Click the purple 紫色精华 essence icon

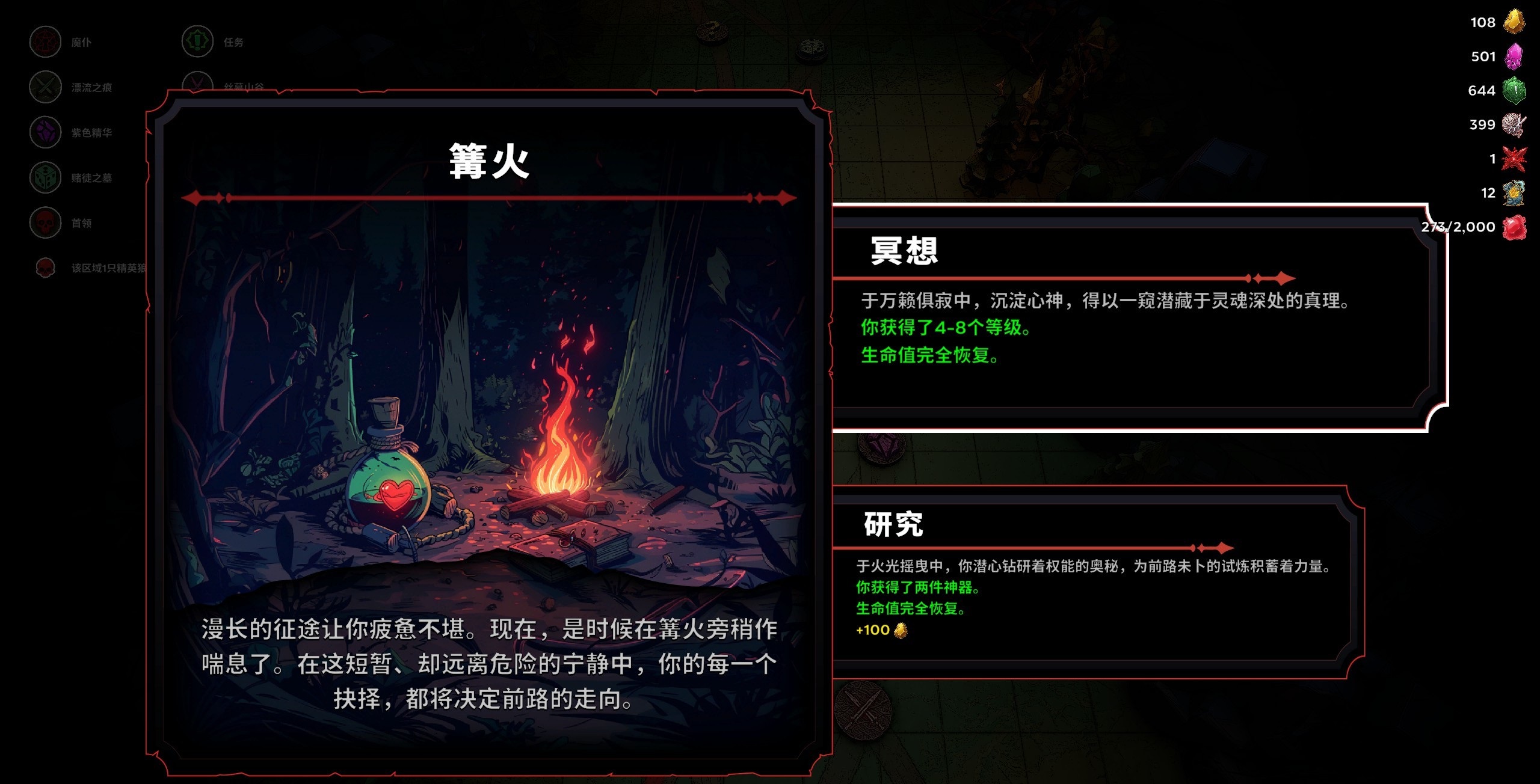pos(45,133)
